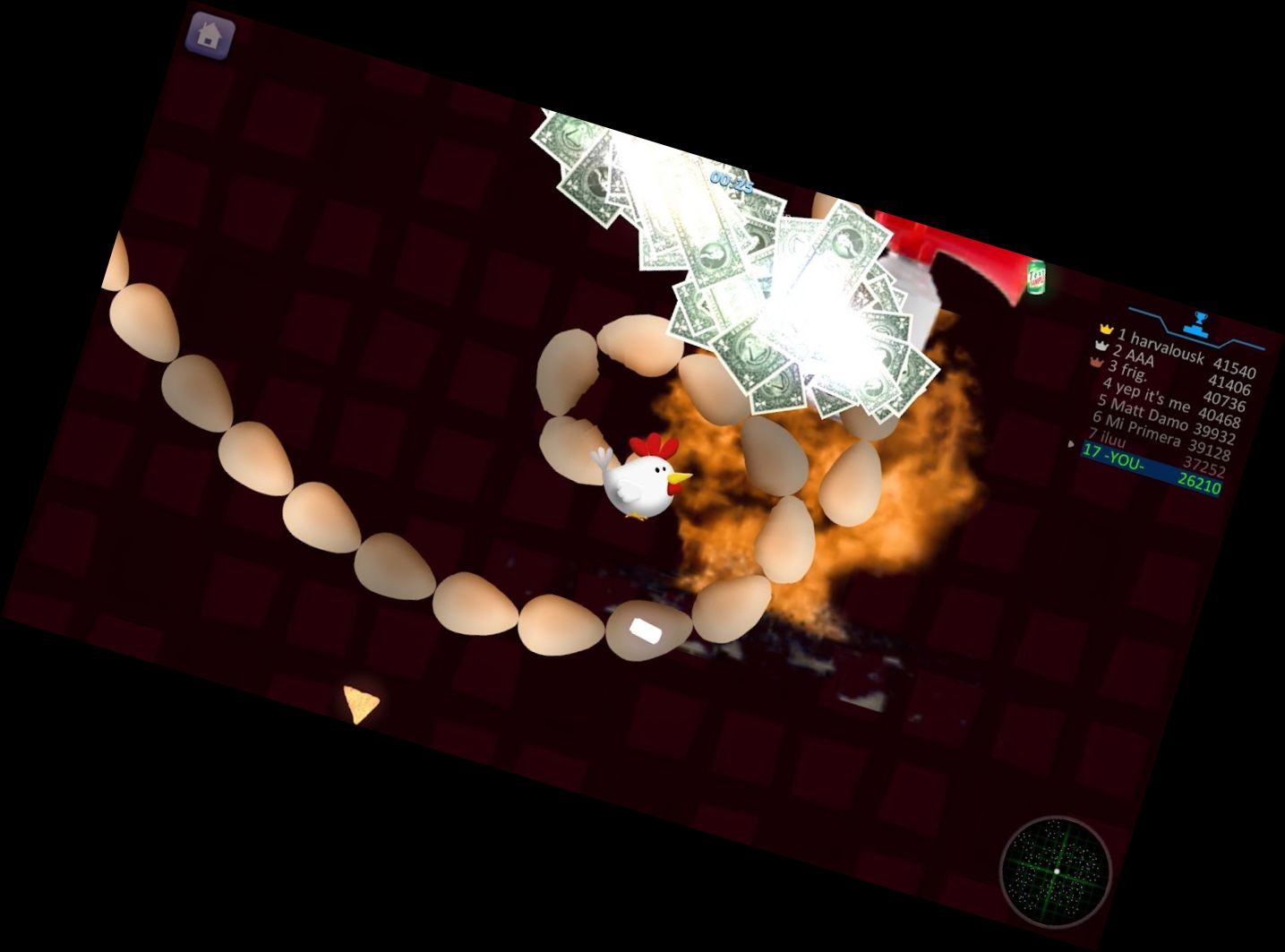Select the highlighted 17 -YOU- row
Image resolution: width=1285 pixels, height=952 pixels.
1151,468
